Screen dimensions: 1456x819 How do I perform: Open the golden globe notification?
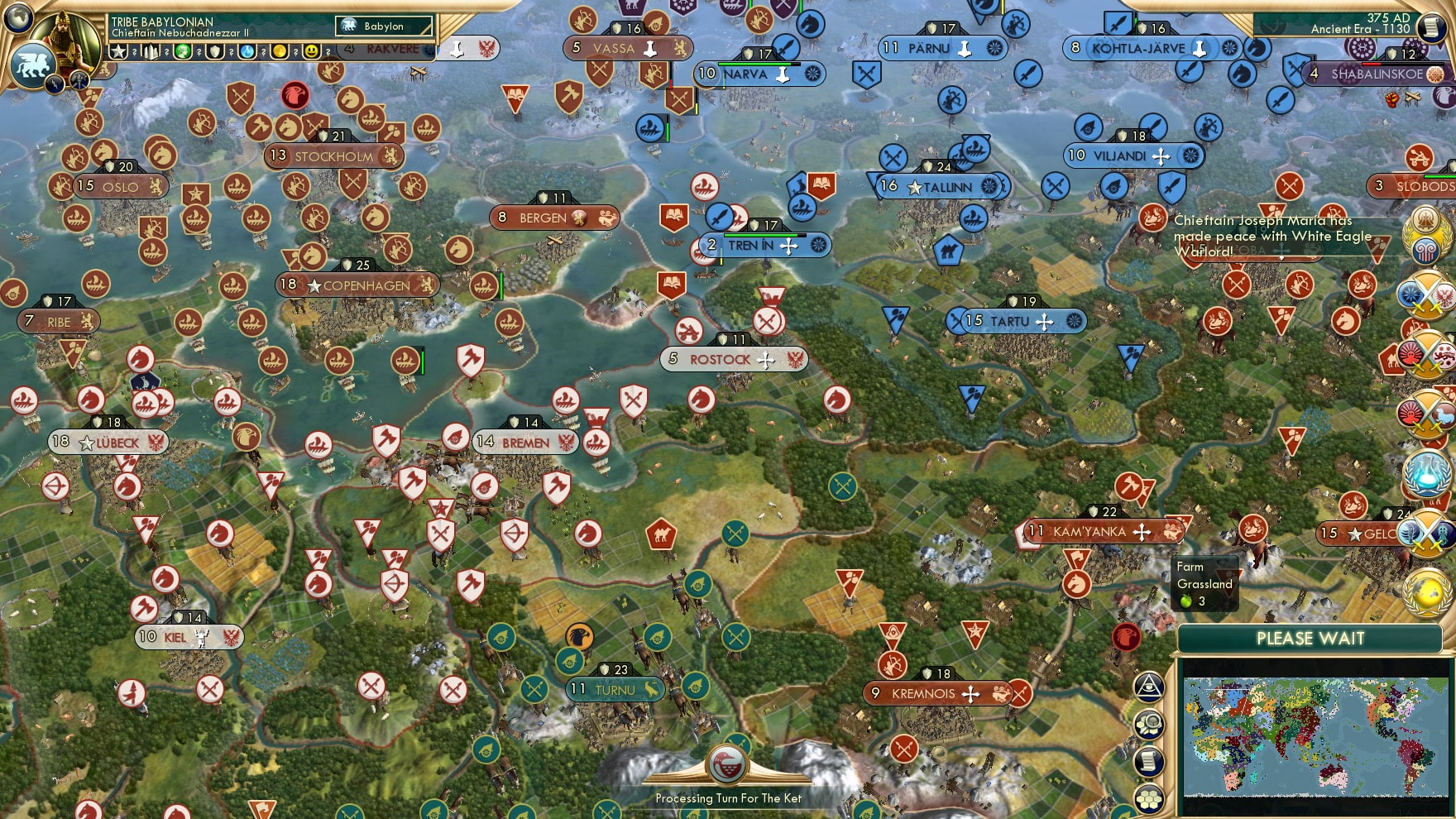tap(1426, 592)
